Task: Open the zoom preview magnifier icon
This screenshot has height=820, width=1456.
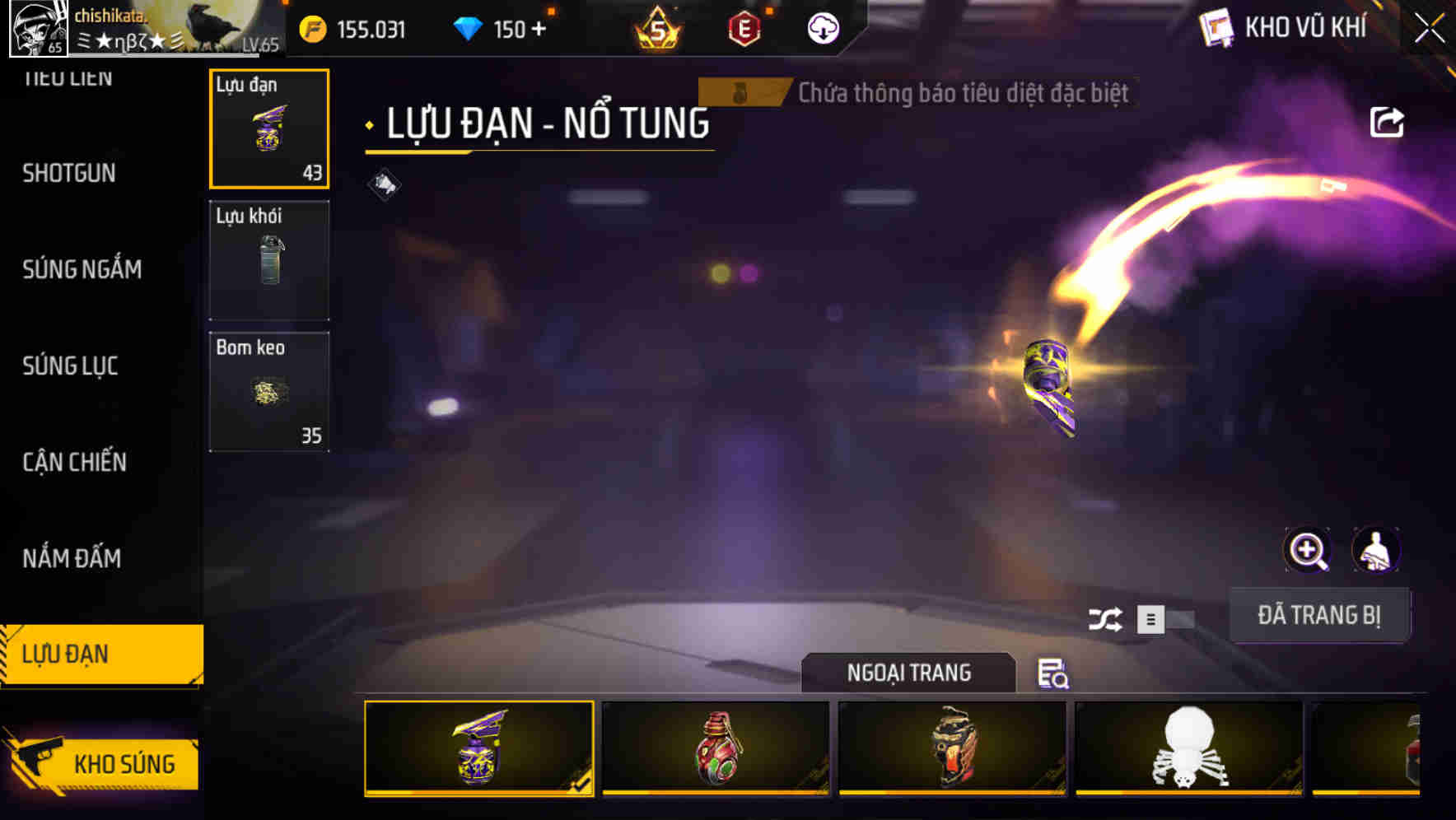Action: (1309, 550)
